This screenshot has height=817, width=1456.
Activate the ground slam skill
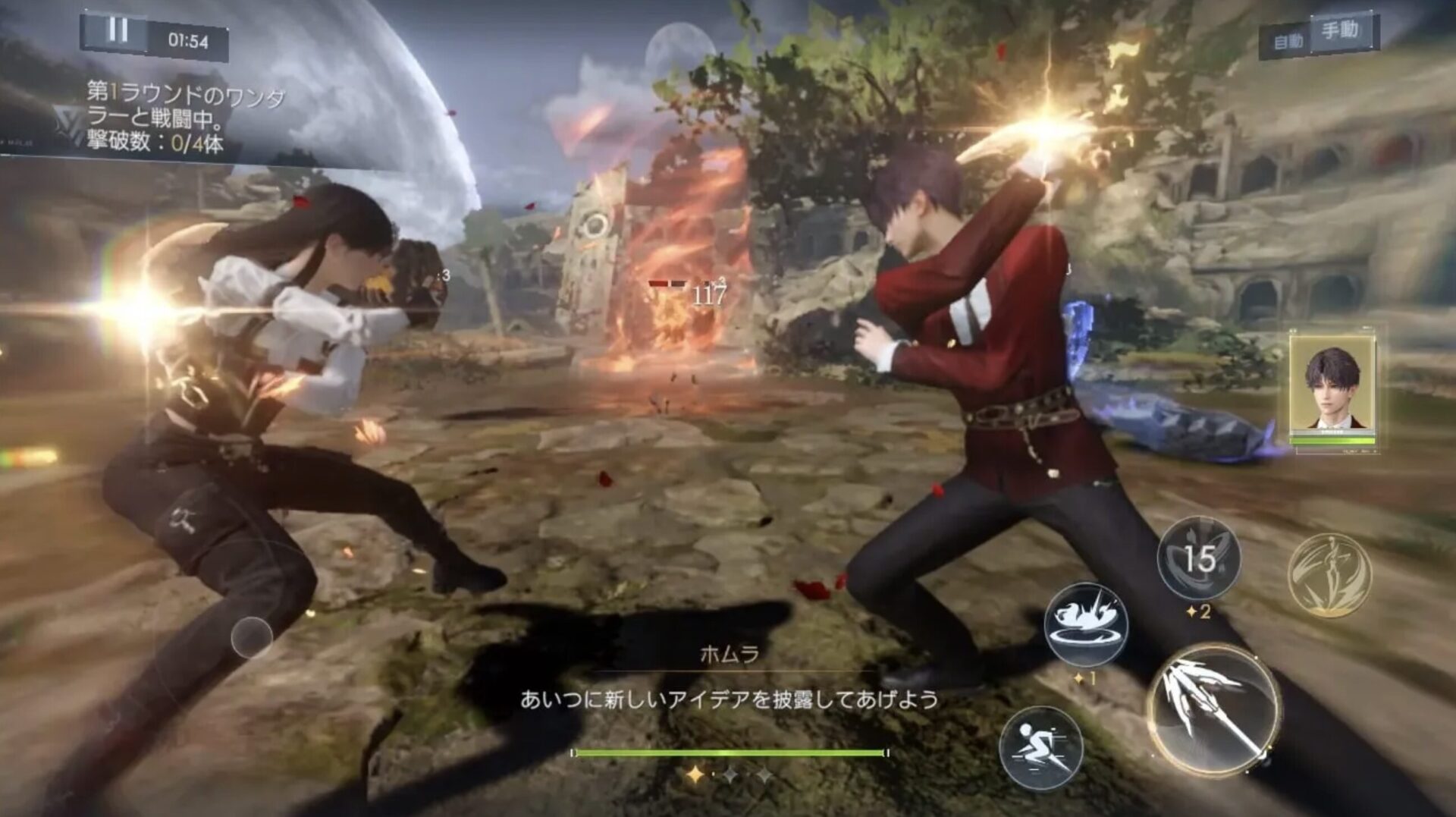pos(1086,624)
